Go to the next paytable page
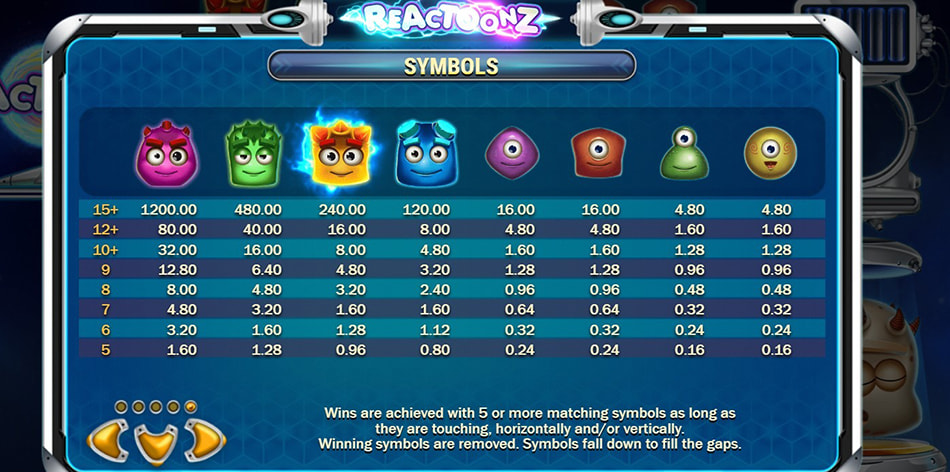 (x=204, y=440)
